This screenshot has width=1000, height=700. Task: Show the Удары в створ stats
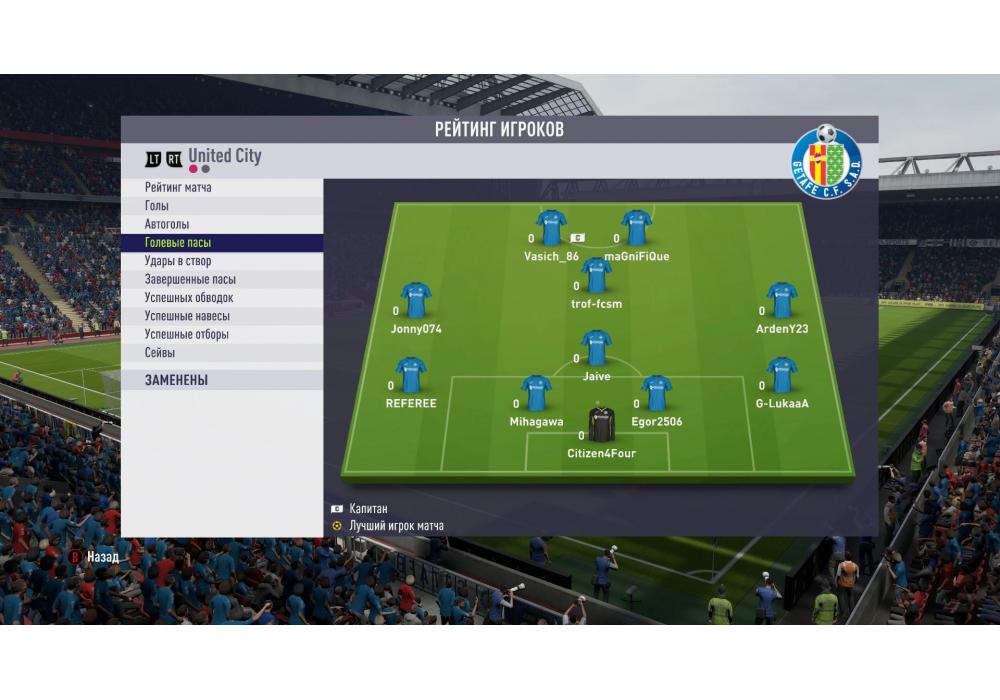click(x=178, y=261)
